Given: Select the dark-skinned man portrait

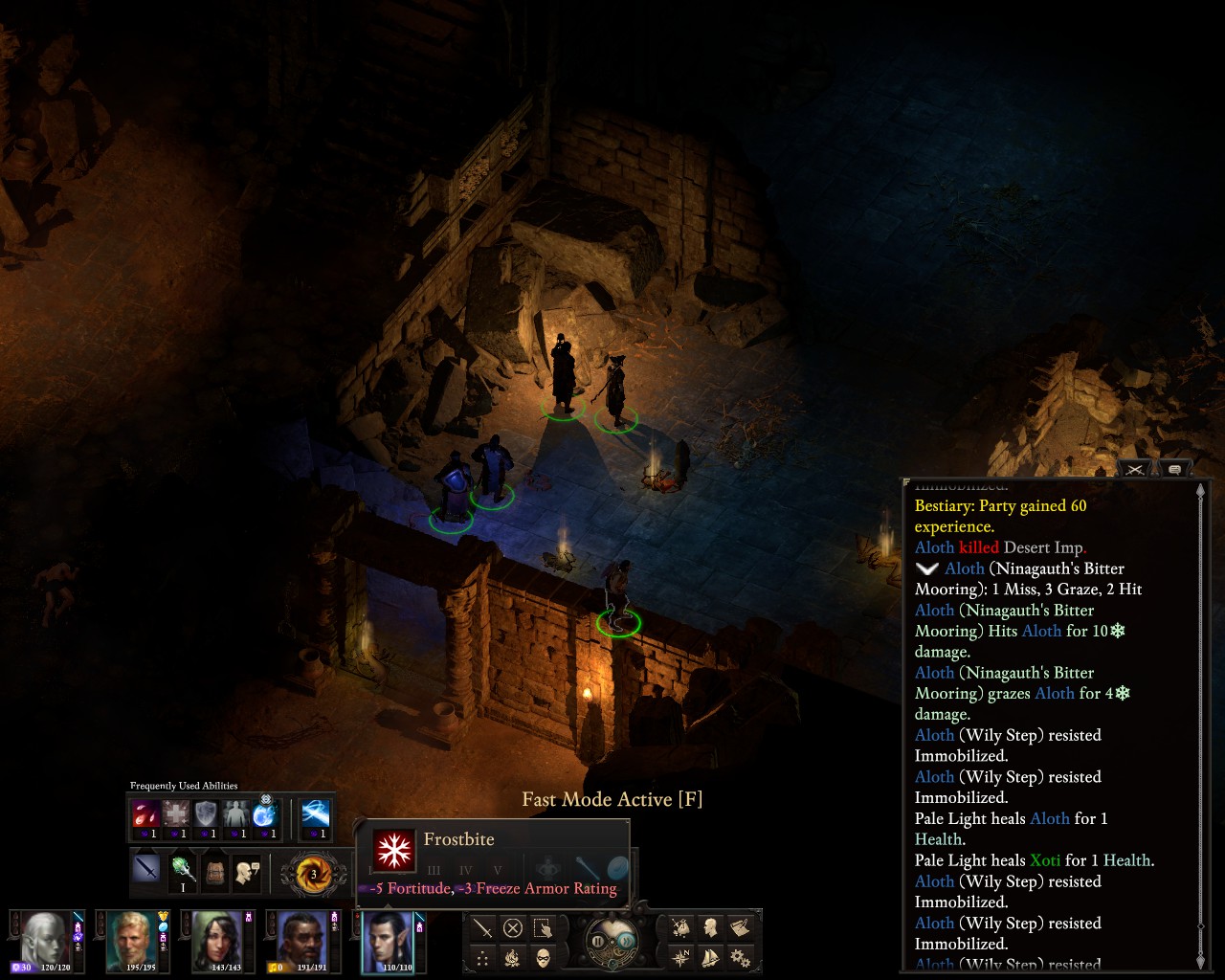Looking at the screenshot, I should [x=300, y=941].
